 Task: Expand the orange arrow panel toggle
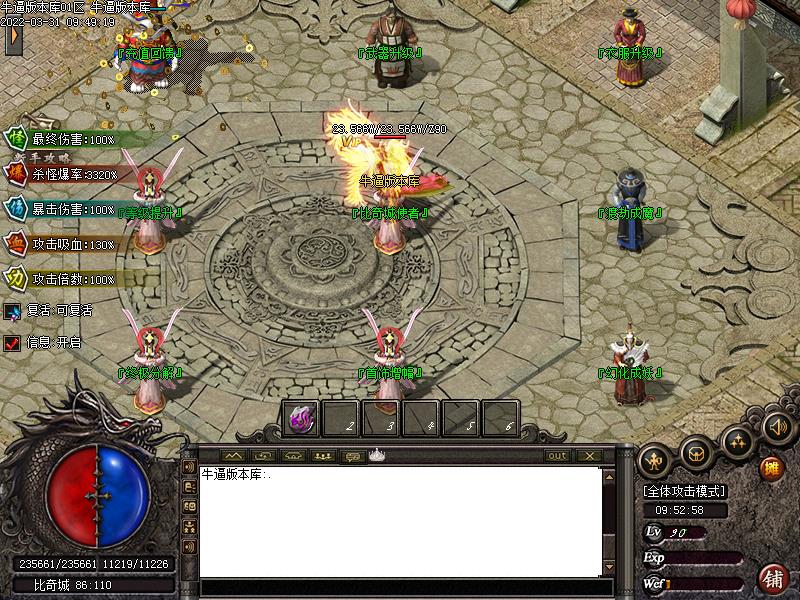pos(13,36)
